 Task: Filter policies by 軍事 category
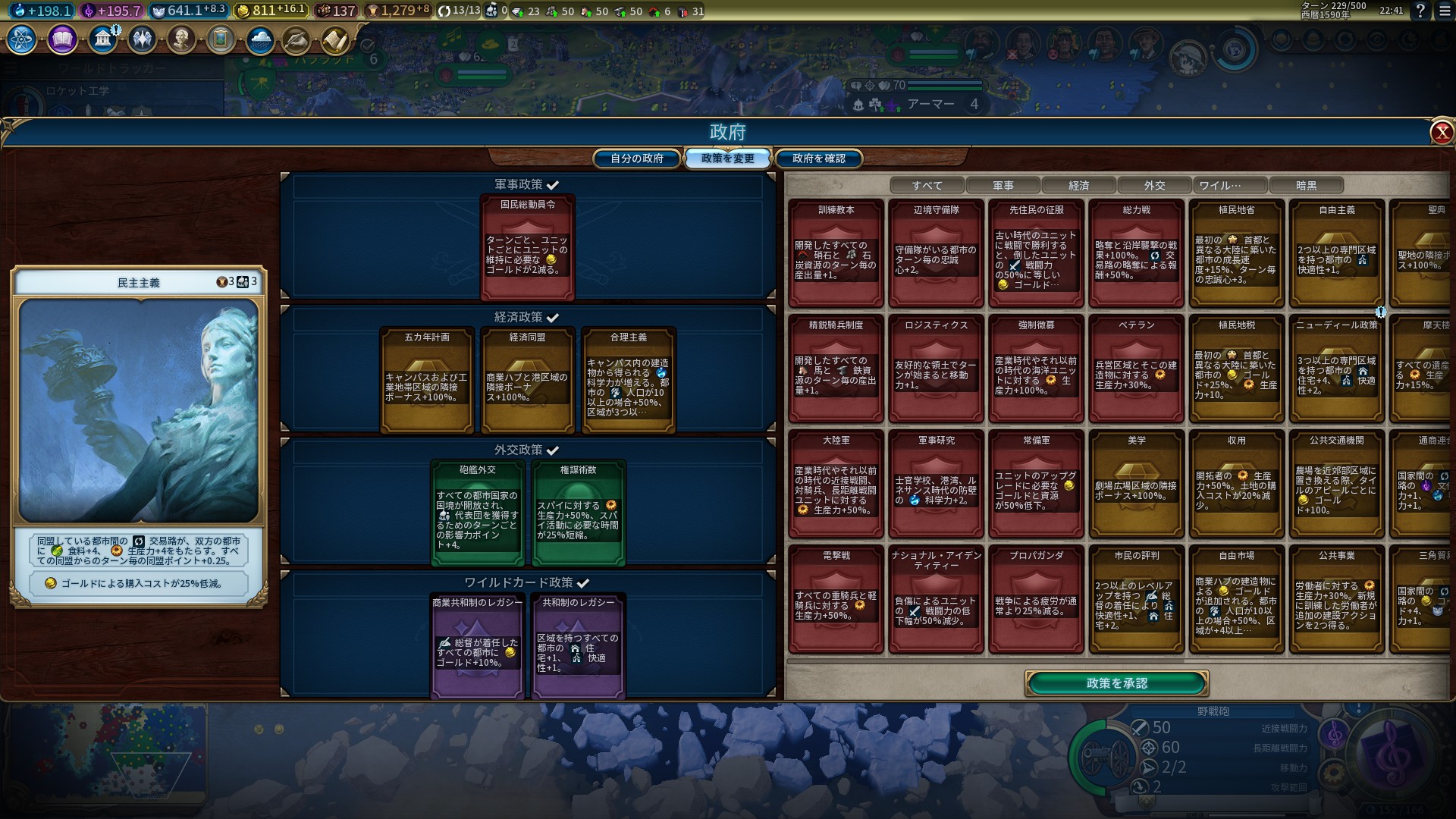(x=1003, y=185)
